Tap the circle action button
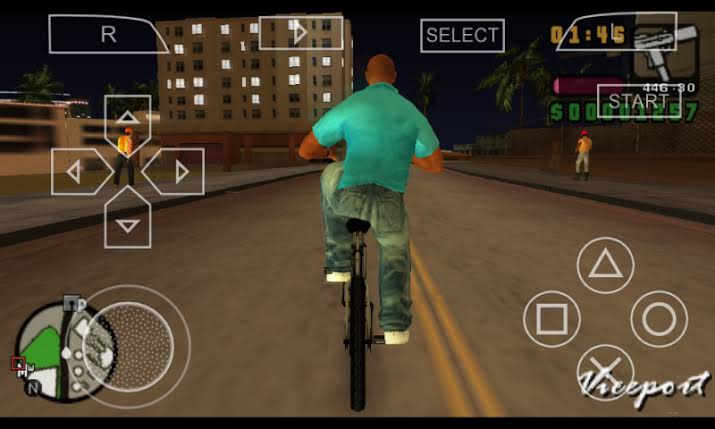Viewport: 715px width, 429px height. pos(658,319)
